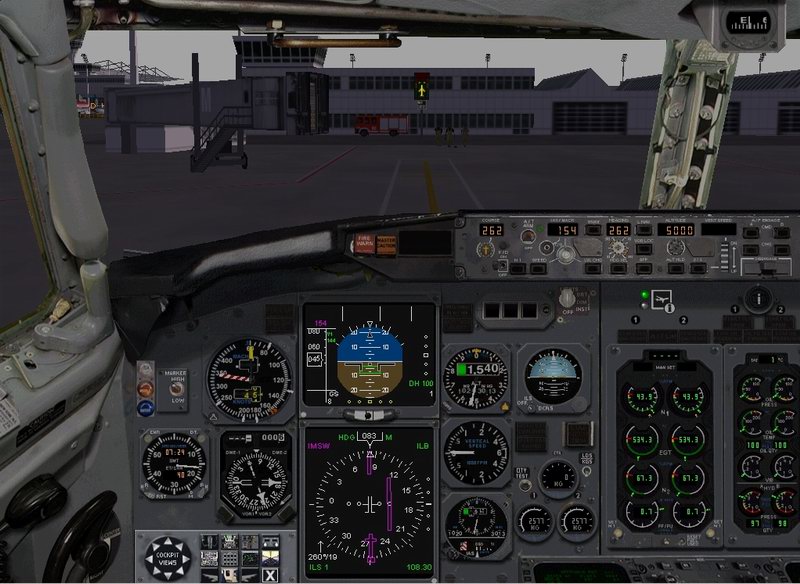Close the panel switcher with the X icon
The height and width of the screenshot is (584, 800).
coord(269,573)
